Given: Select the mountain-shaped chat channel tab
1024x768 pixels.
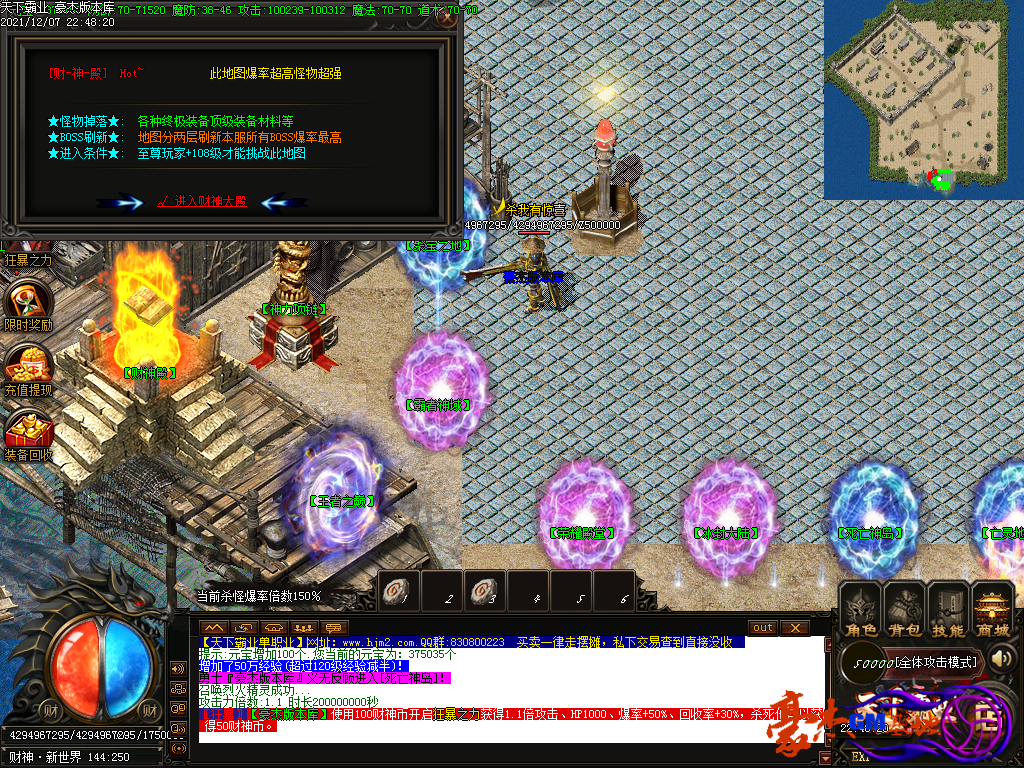Looking at the screenshot, I should coord(213,627).
